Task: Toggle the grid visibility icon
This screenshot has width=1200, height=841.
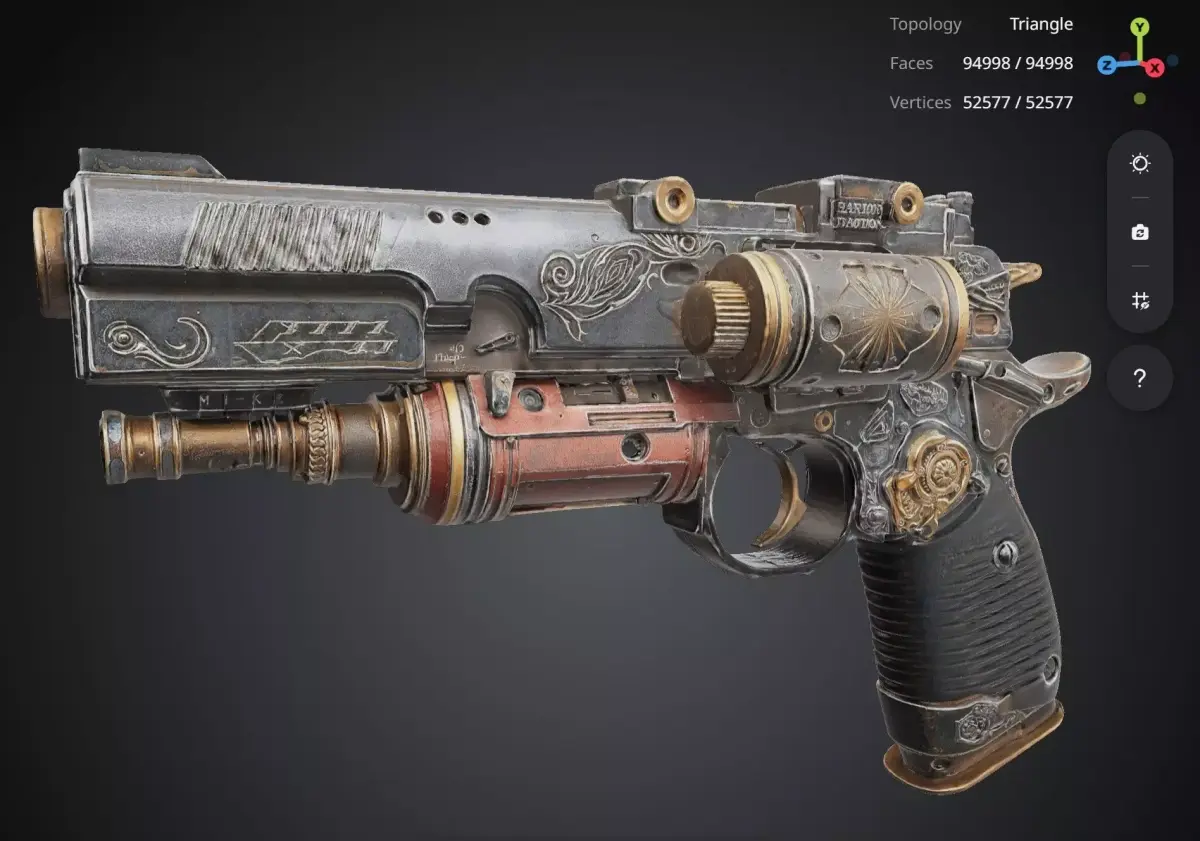Action: [x=1140, y=300]
